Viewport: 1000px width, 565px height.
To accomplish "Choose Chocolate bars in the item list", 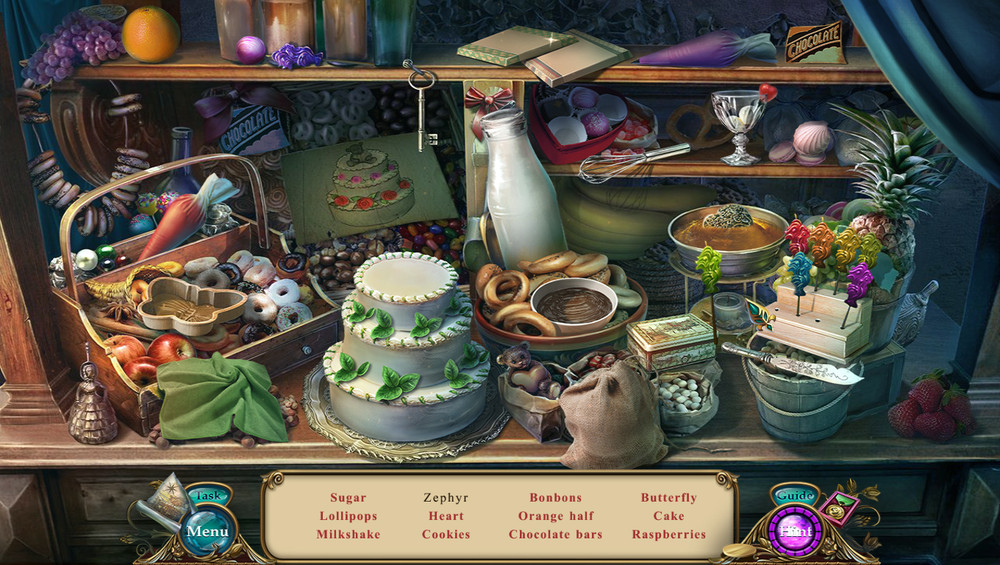I will [x=555, y=534].
